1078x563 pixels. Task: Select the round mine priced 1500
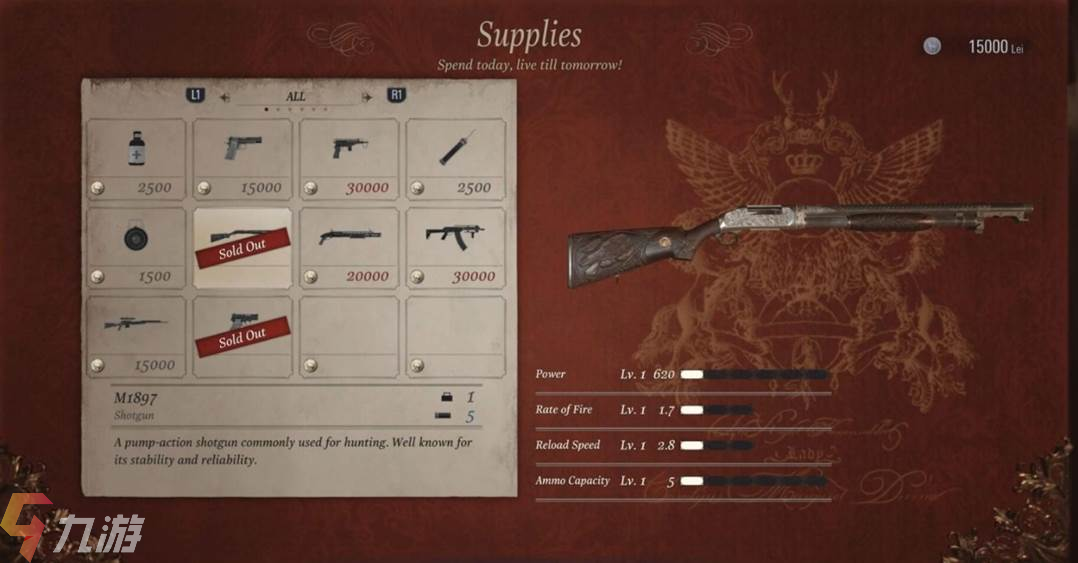(x=136, y=246)
